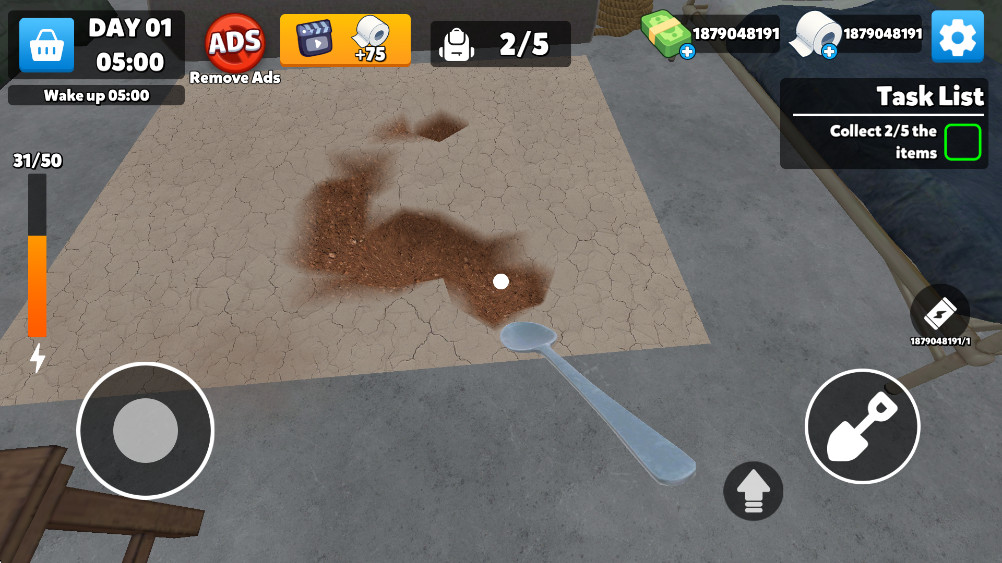
Task: Tick the Collect items task checkbox
Action: pos(962,141)
